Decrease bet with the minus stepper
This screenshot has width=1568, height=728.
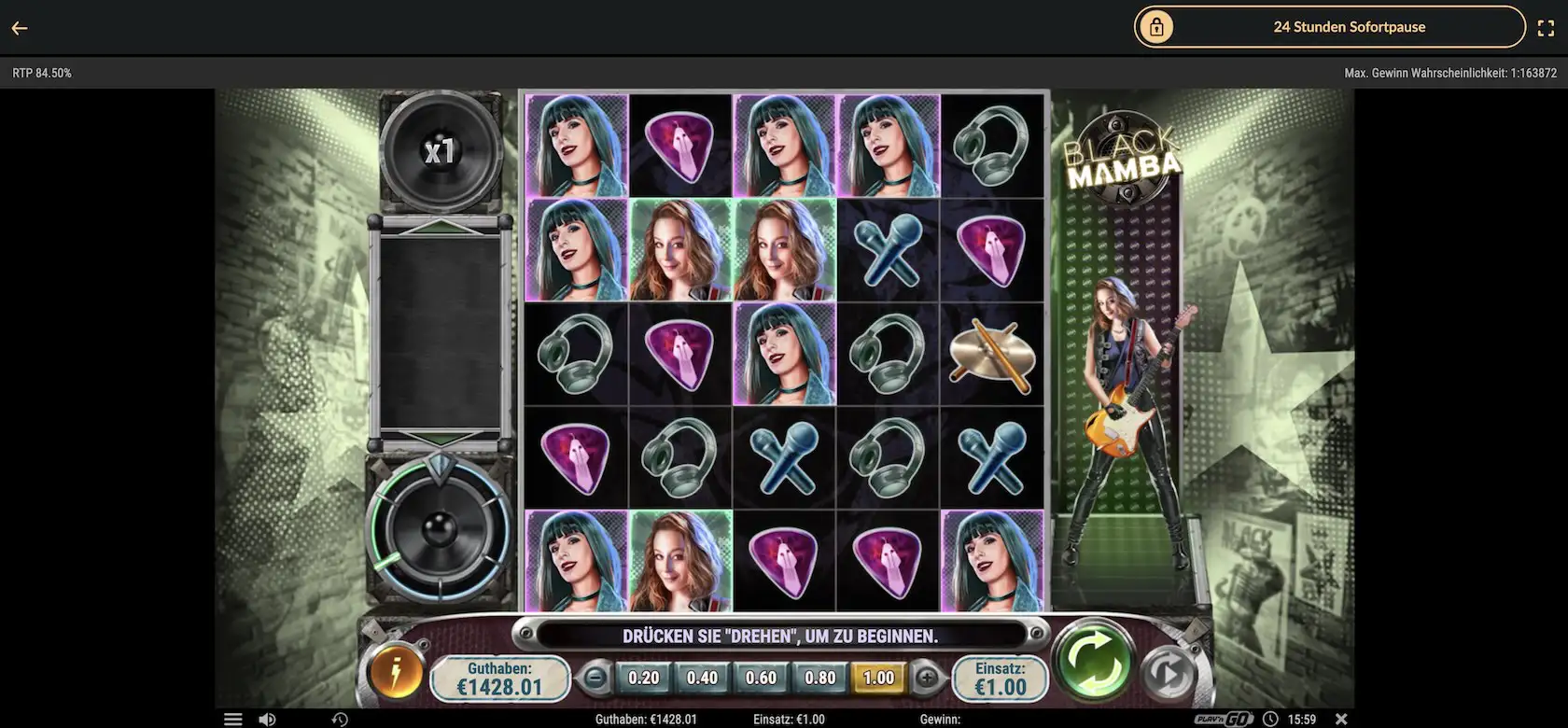coord(595,679)
